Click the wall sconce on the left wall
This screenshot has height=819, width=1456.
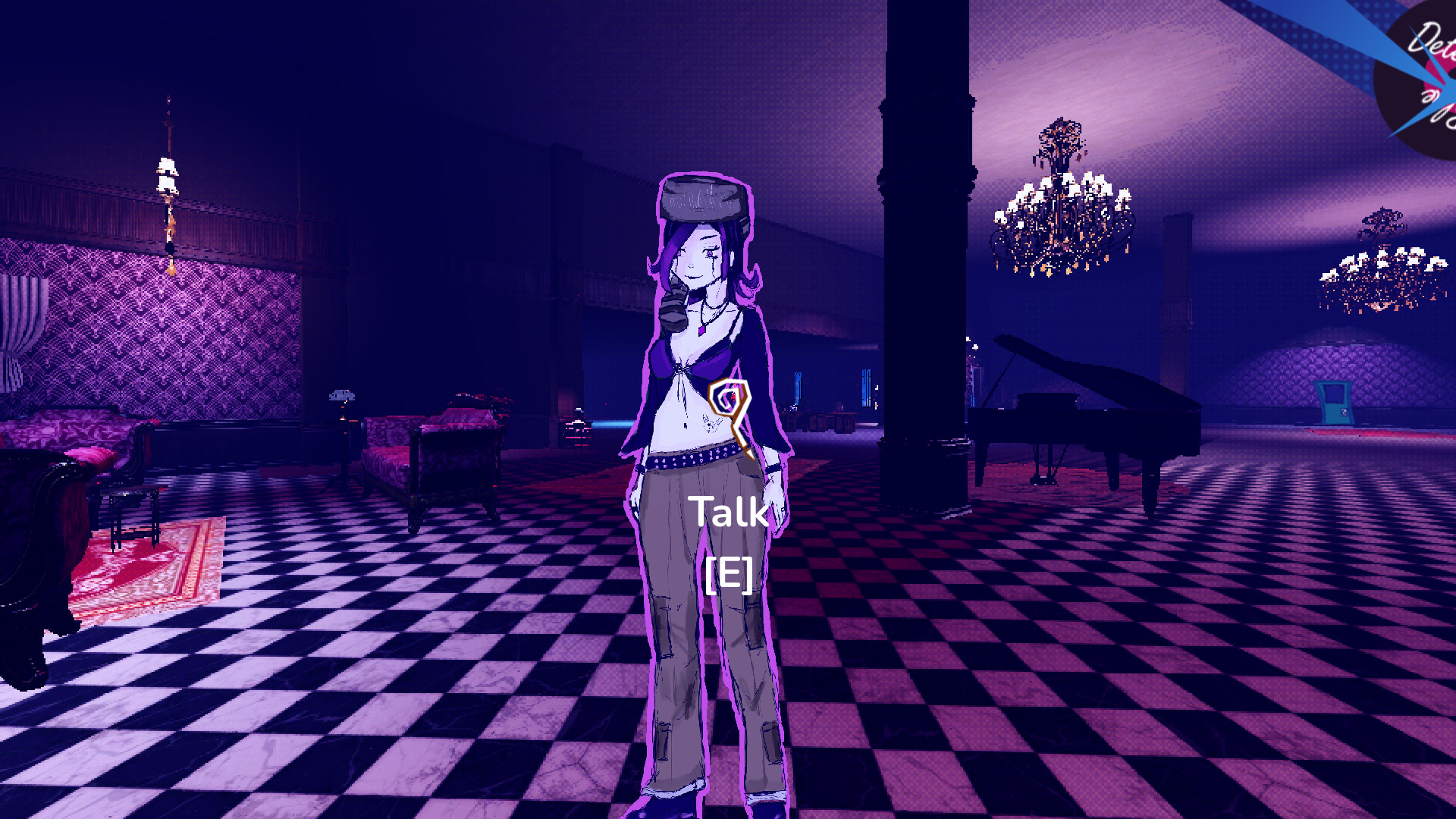click(167, 174)
